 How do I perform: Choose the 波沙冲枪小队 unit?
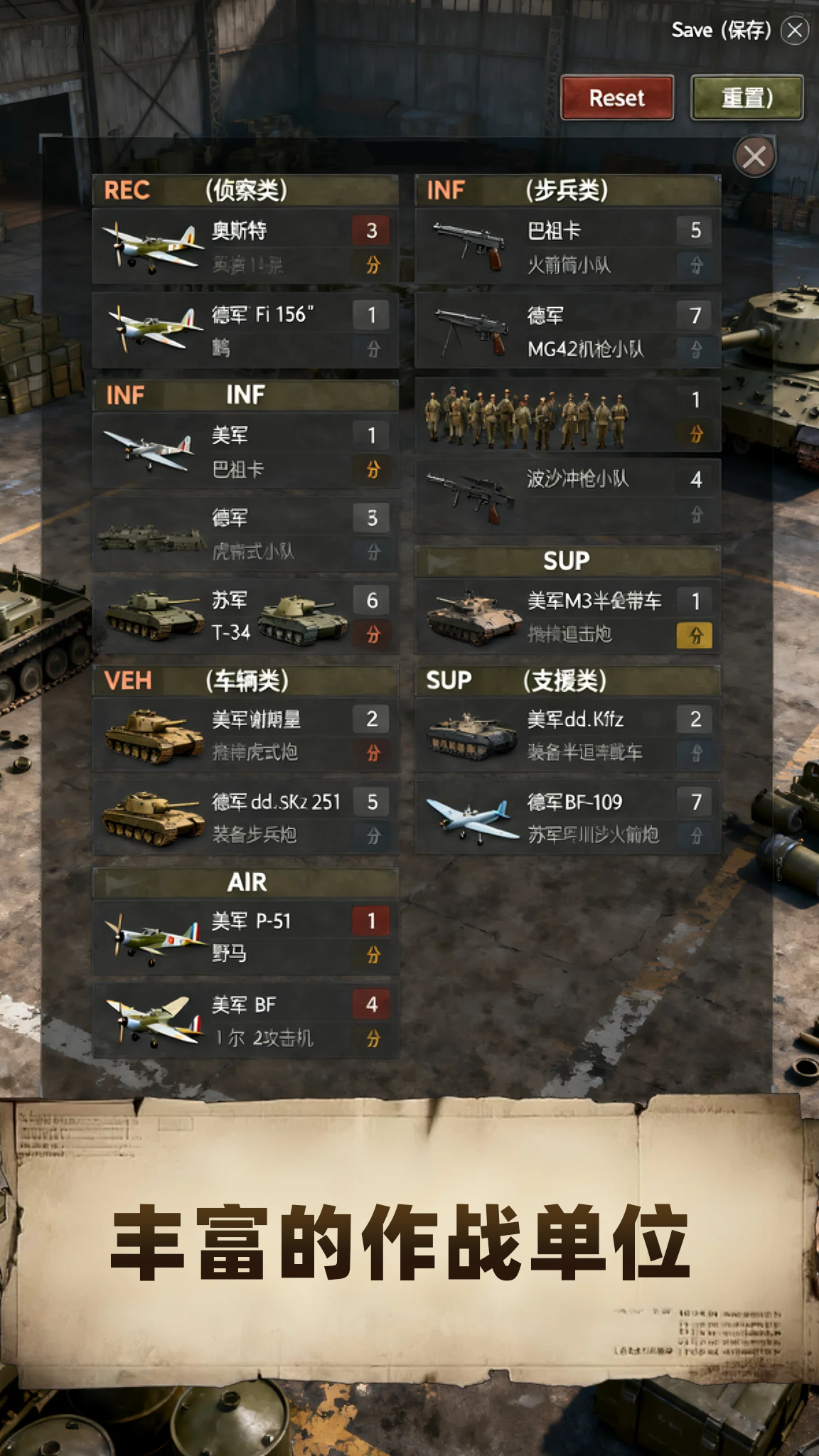pos(567,496)
